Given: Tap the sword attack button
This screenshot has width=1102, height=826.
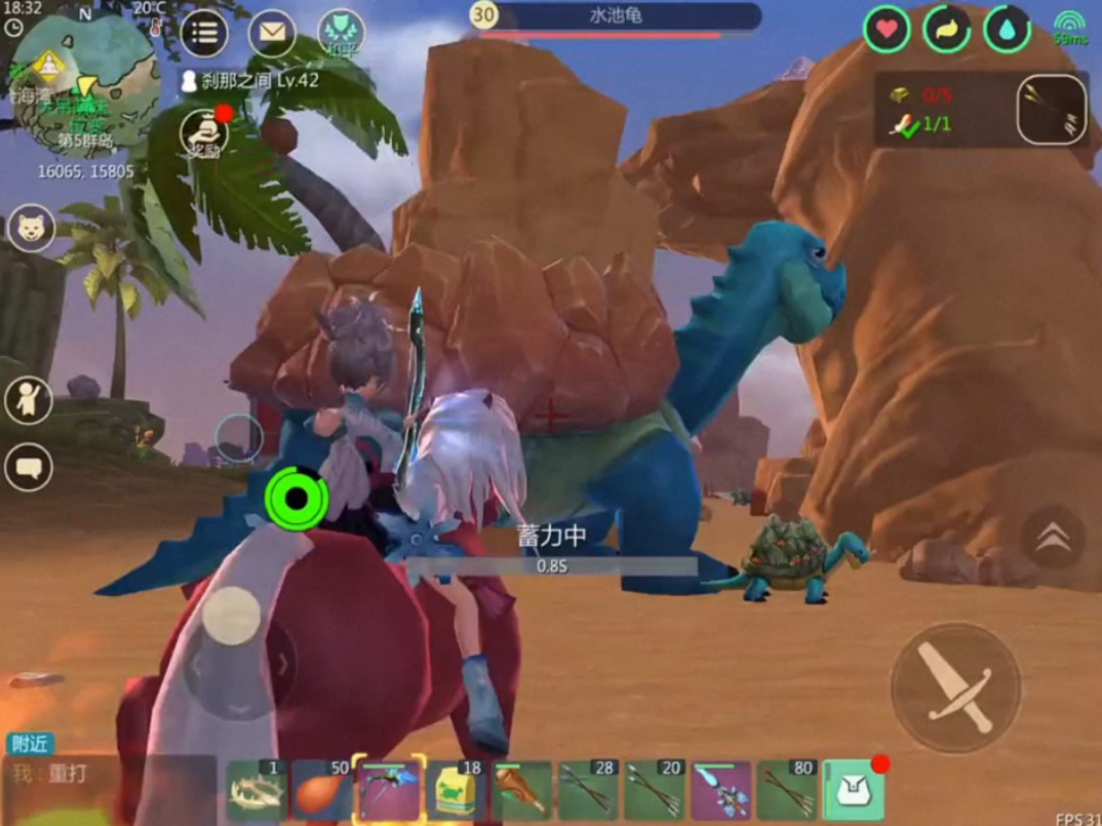Looking at the screenshot, I should [x=955, y=686].
